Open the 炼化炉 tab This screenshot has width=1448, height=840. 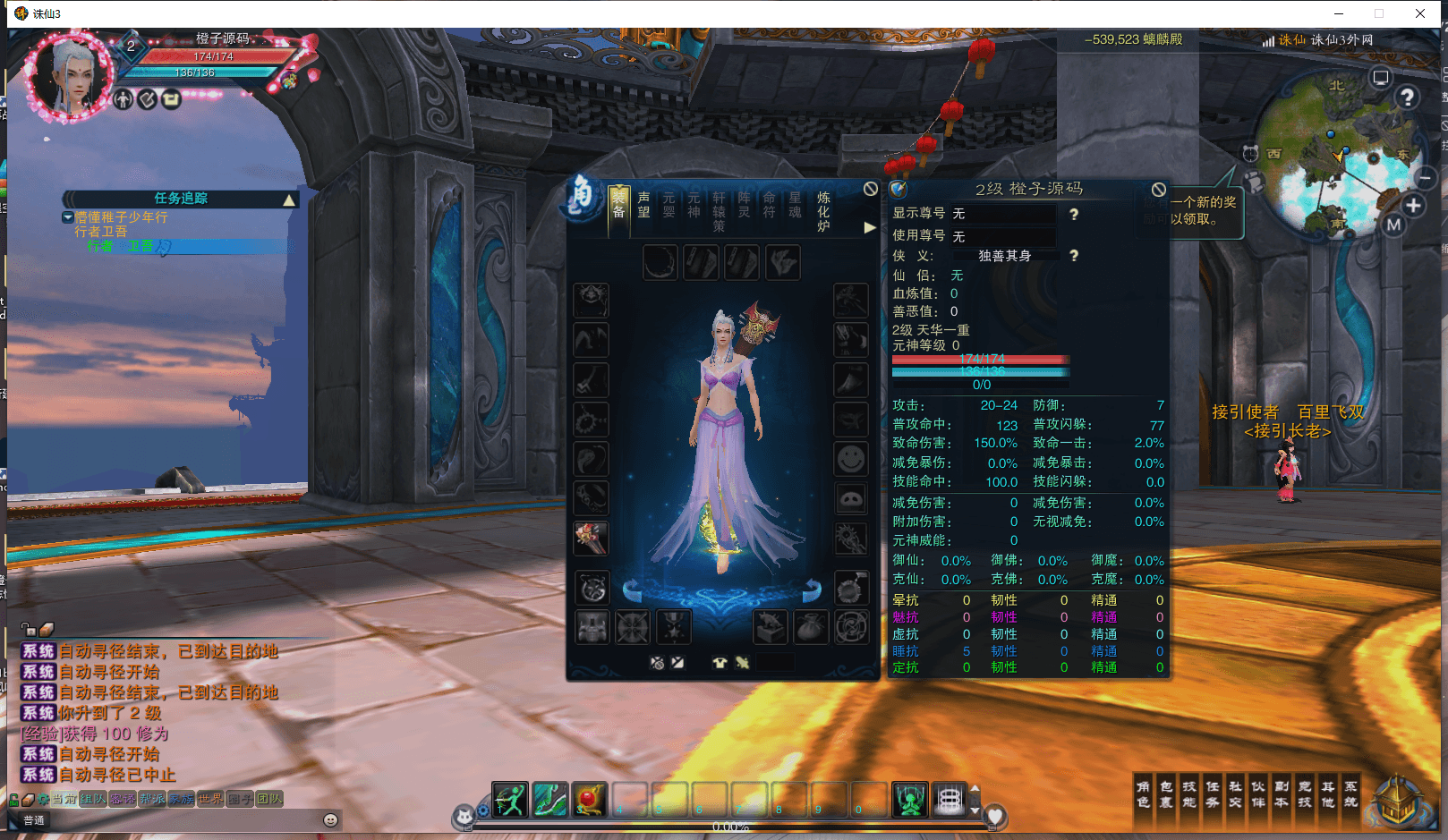823,211
